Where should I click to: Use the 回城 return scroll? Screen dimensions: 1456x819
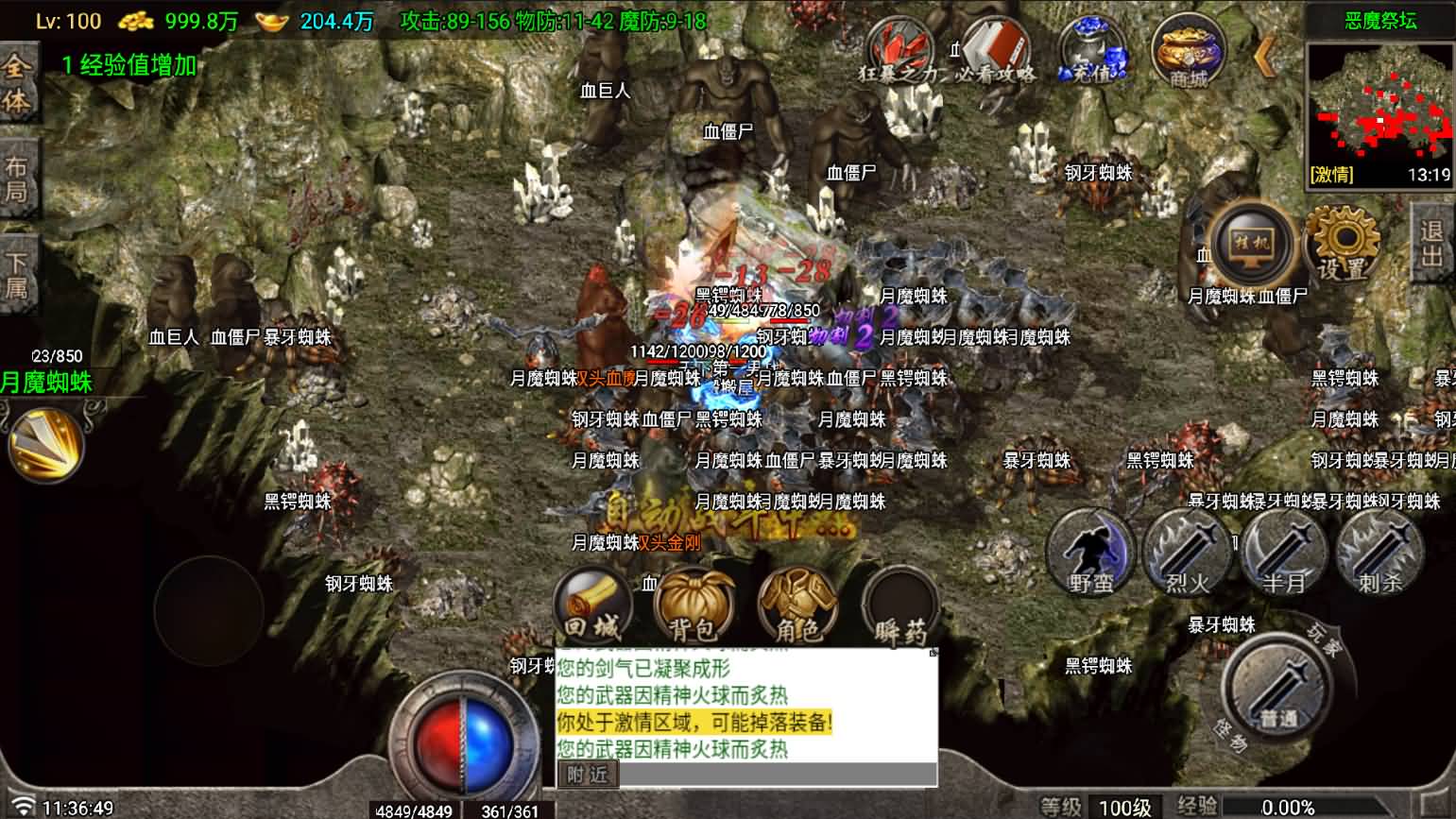[595, 605]
